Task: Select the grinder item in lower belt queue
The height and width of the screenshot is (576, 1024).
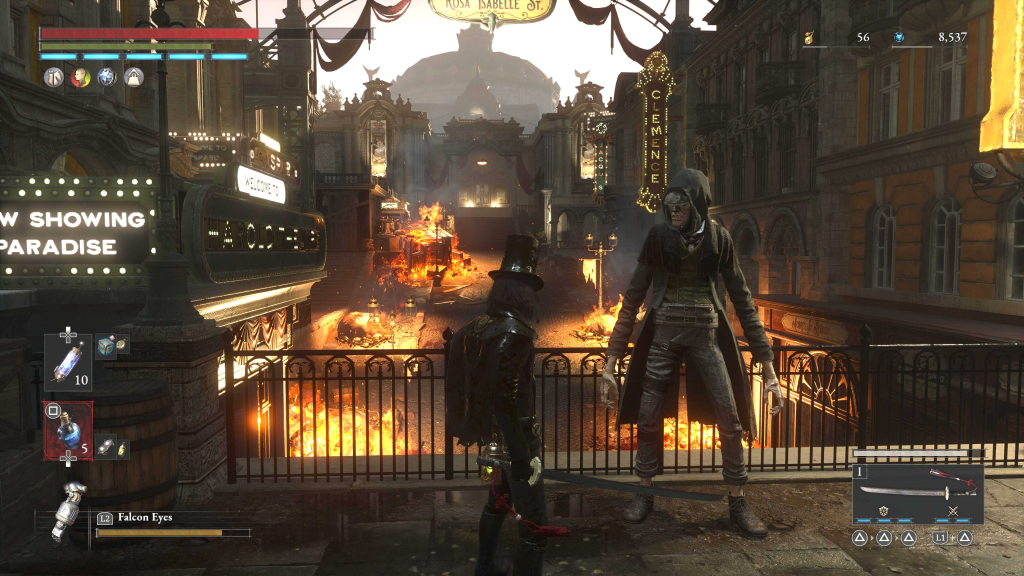Action: coord(104,448)
